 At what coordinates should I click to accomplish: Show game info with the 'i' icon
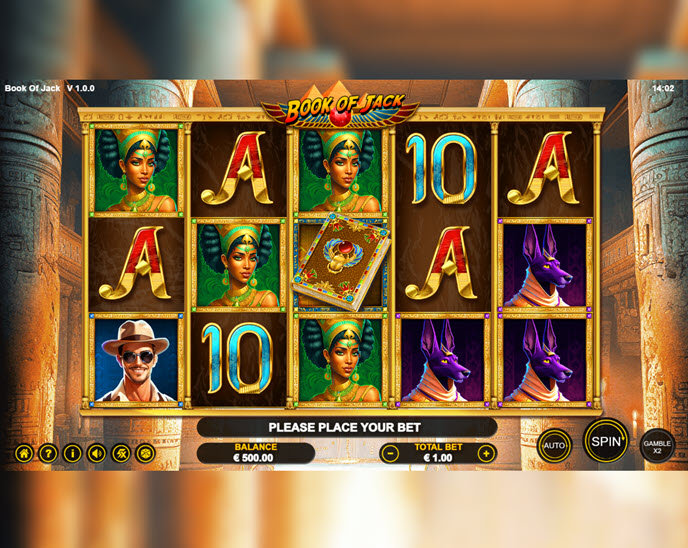click(72, 453)
